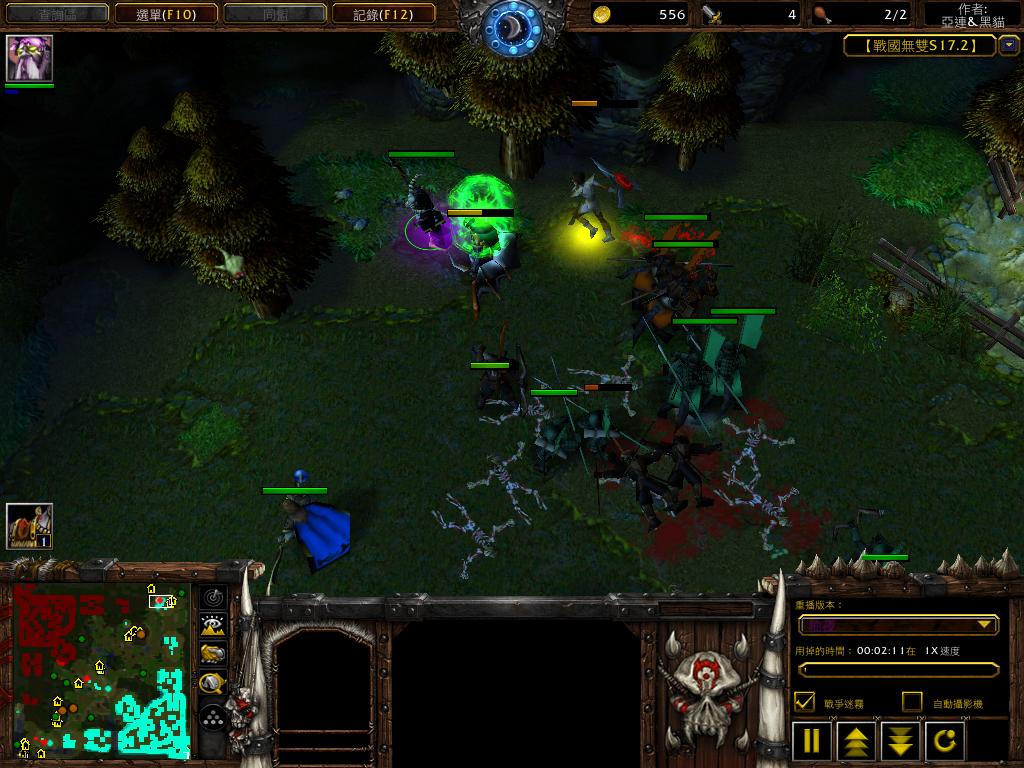Collapse the 戰國無雙S17.2 scoreboard arrow
The width and height of the screenshot is (1024, 768).
(x=1008, y=45)
